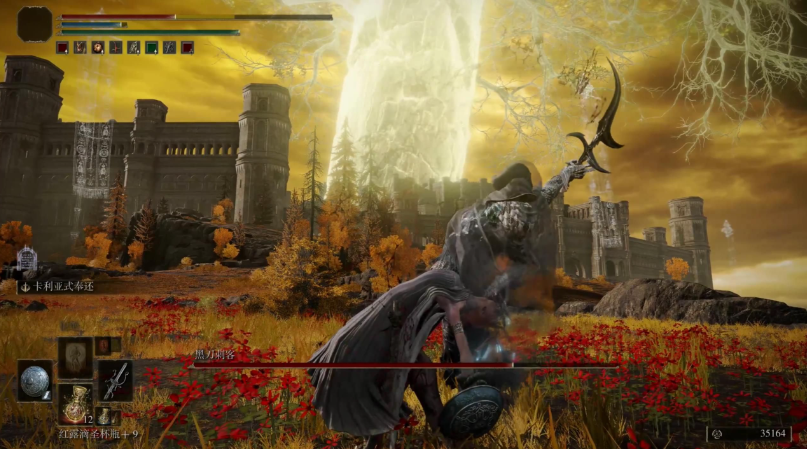Select the round shield left-hand slot
The width and height of the screenshot is (807, 449).
pos(35,380)
